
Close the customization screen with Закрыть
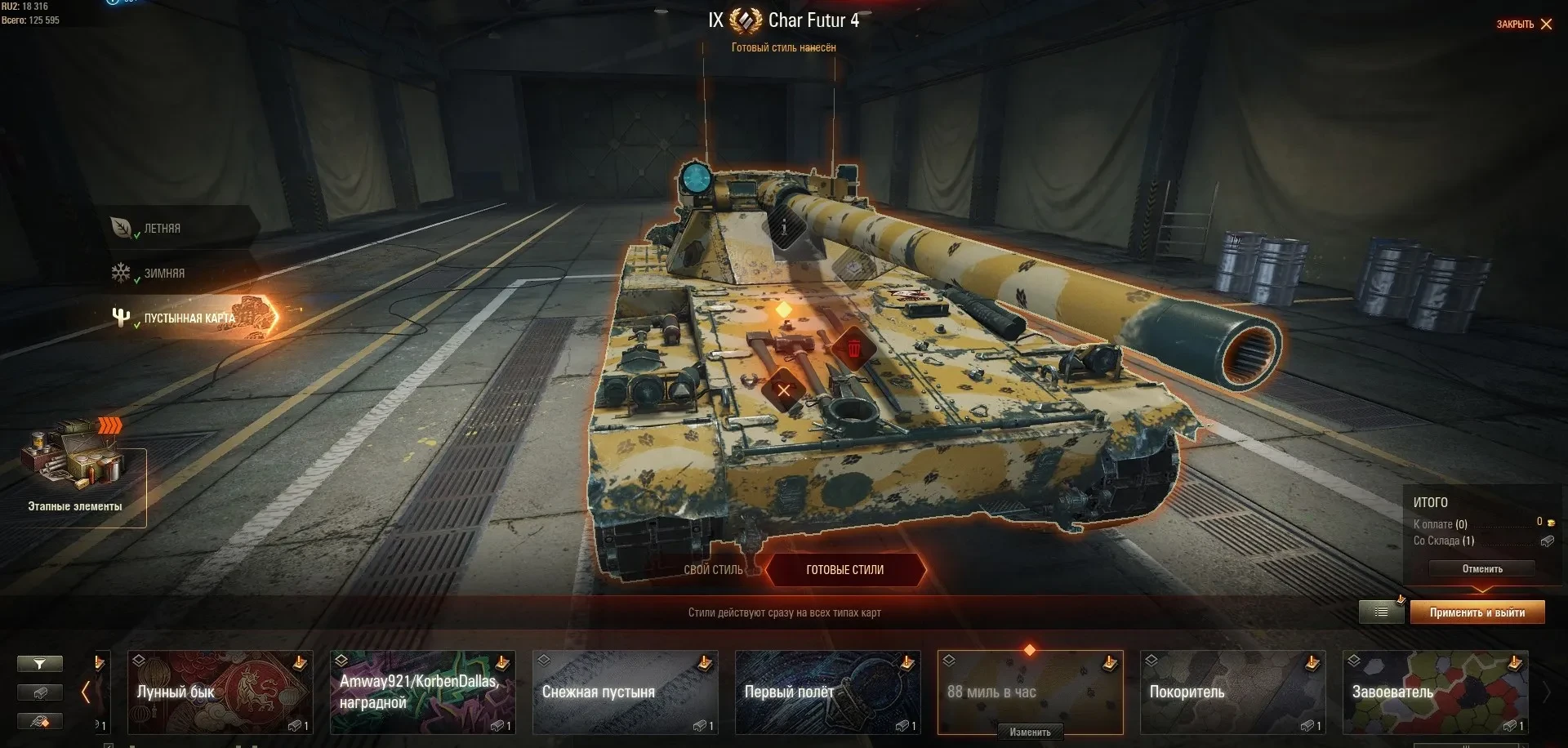(x=1524, y=24)
